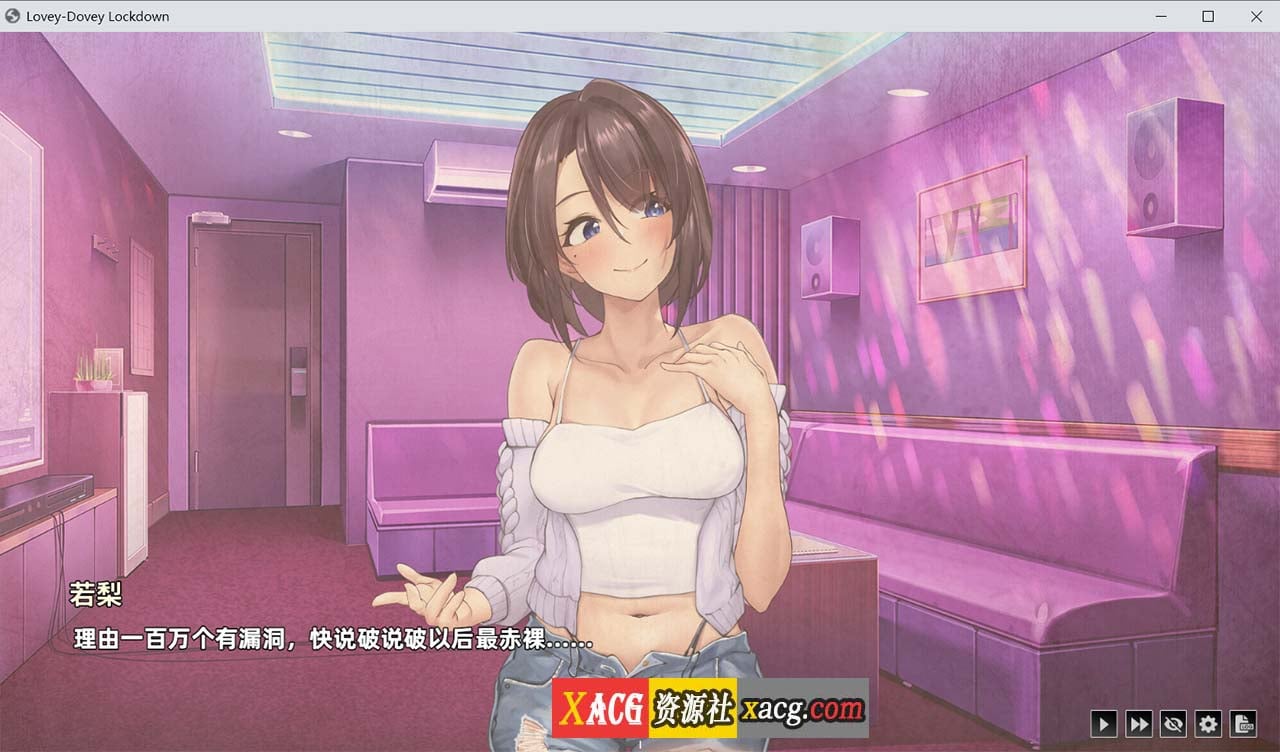Open the text log document icon
Screen dimensions: 1280x752
click(1243, 723)
